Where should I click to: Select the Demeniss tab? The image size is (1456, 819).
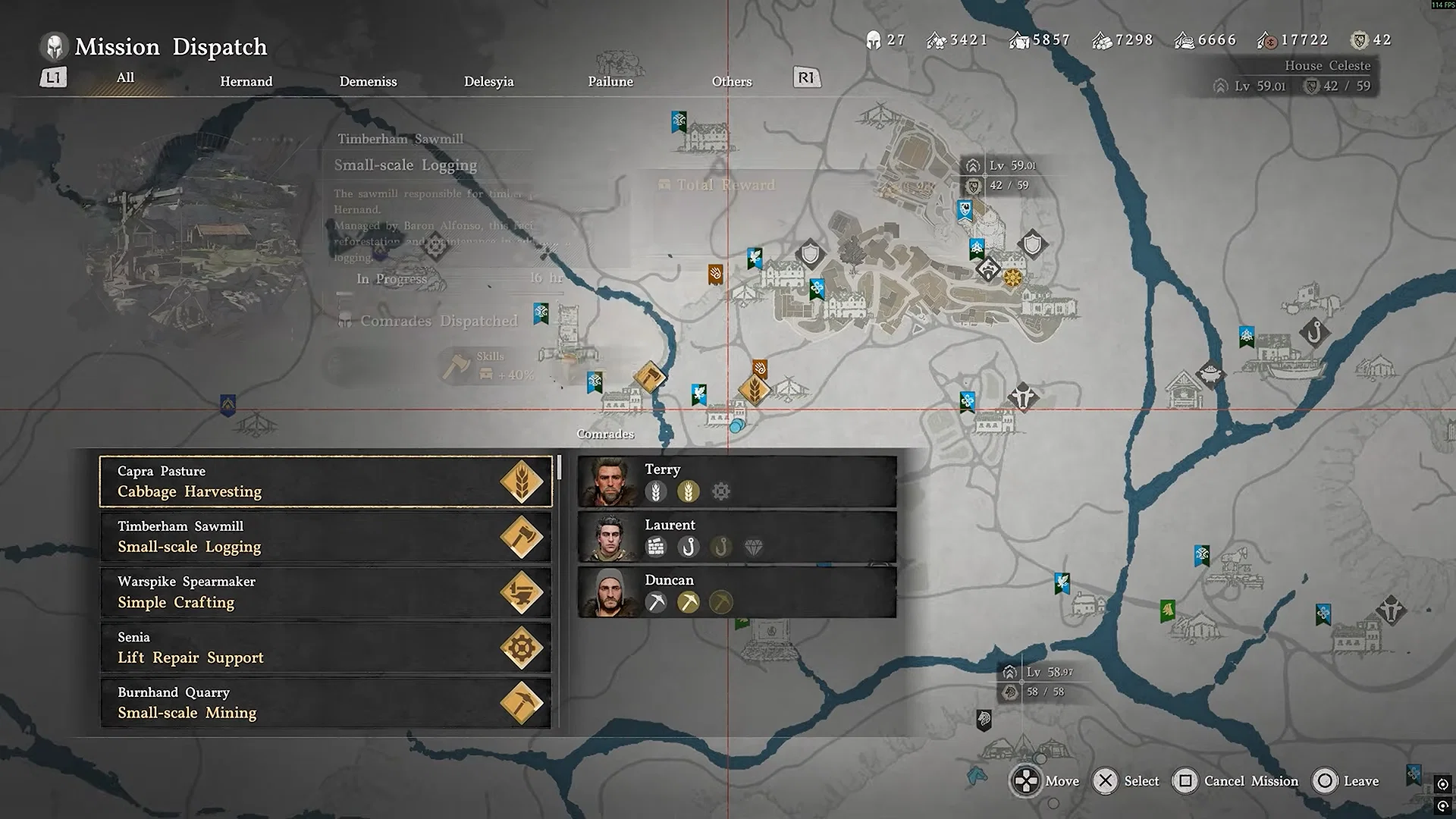tap(368, 81)
